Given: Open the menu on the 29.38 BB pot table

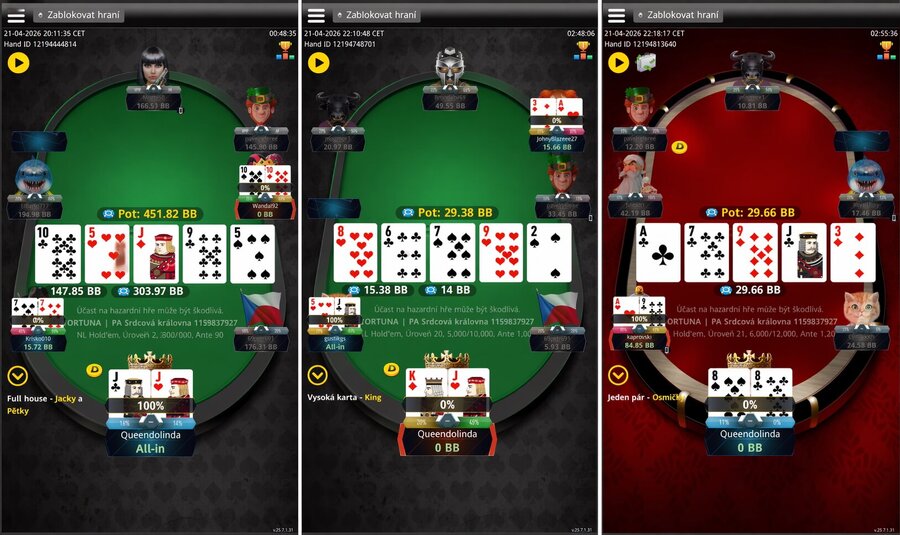Looking at the screenshot, I should coord(316,15).
